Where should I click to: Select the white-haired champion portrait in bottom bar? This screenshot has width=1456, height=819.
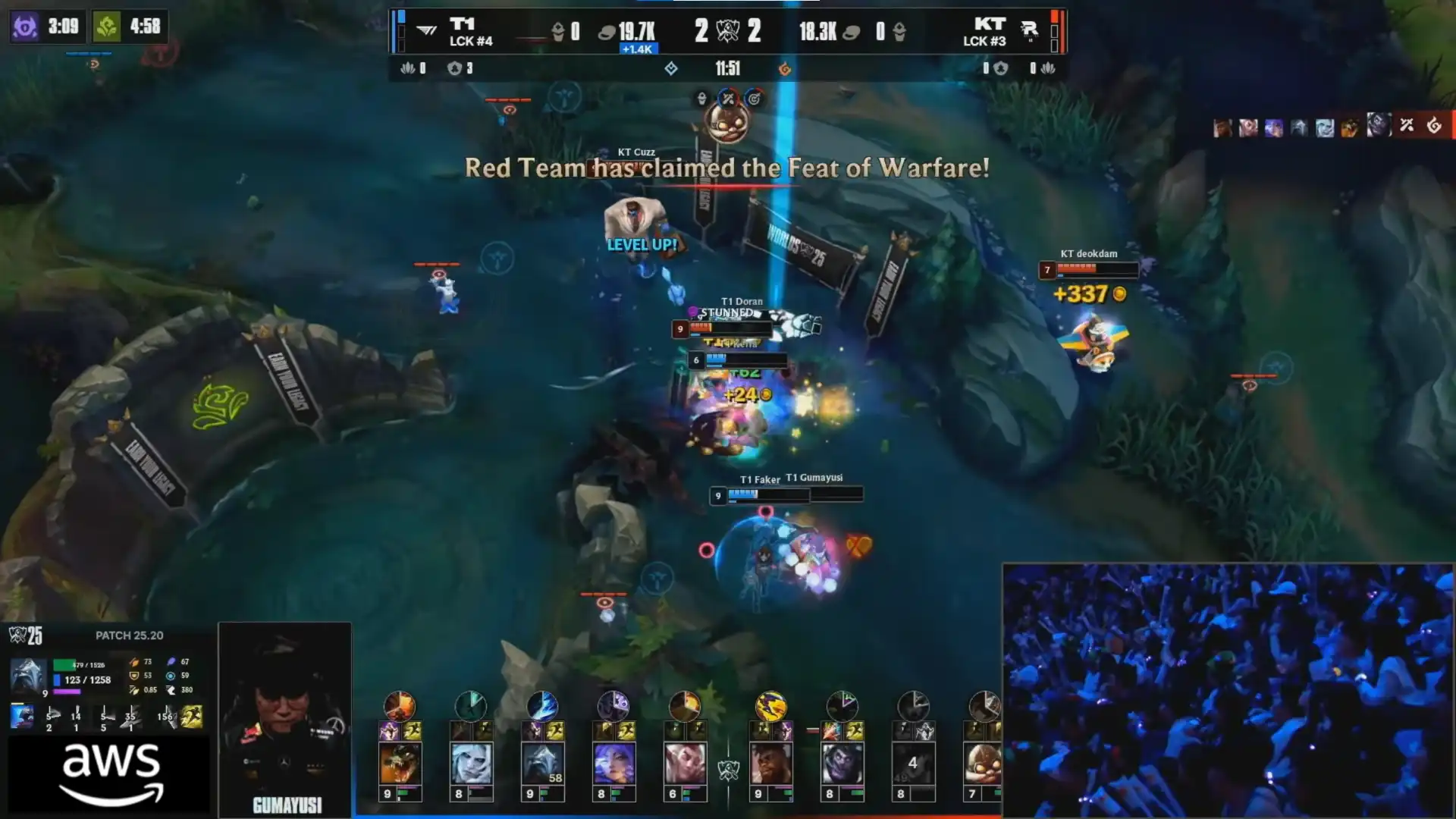471,763
